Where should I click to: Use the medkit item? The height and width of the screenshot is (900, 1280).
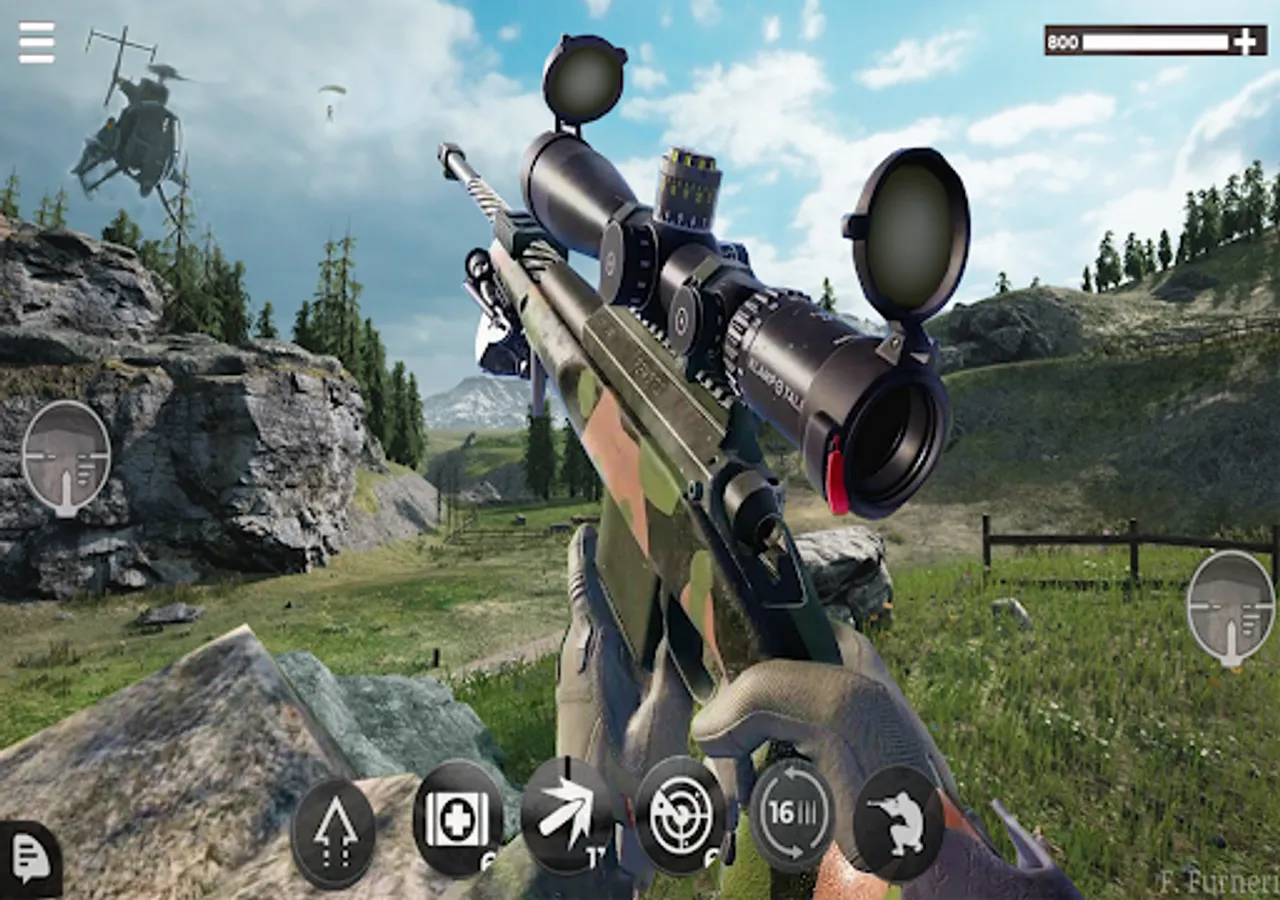[x=458, y=818]
